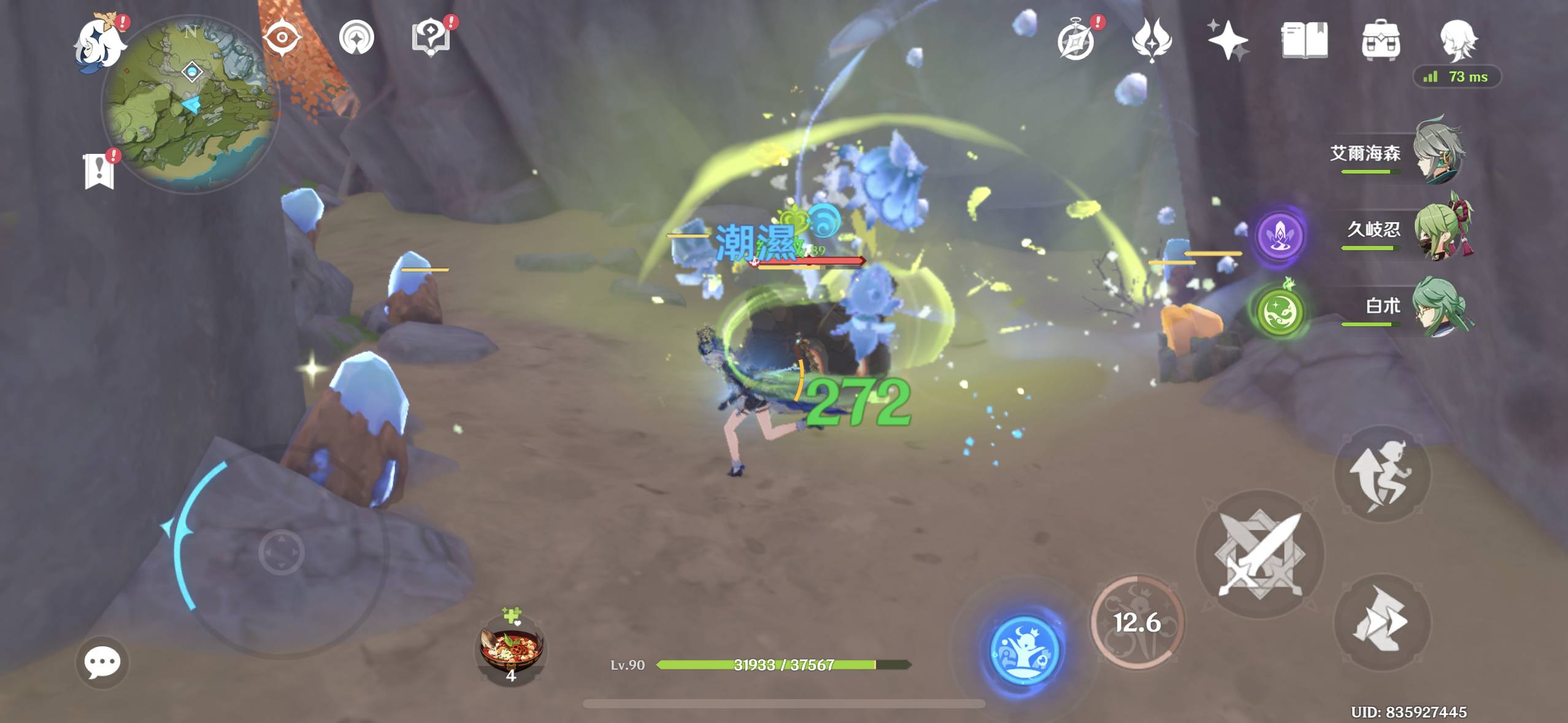Open the character head silhouette menu

[x=1458, y=41]
